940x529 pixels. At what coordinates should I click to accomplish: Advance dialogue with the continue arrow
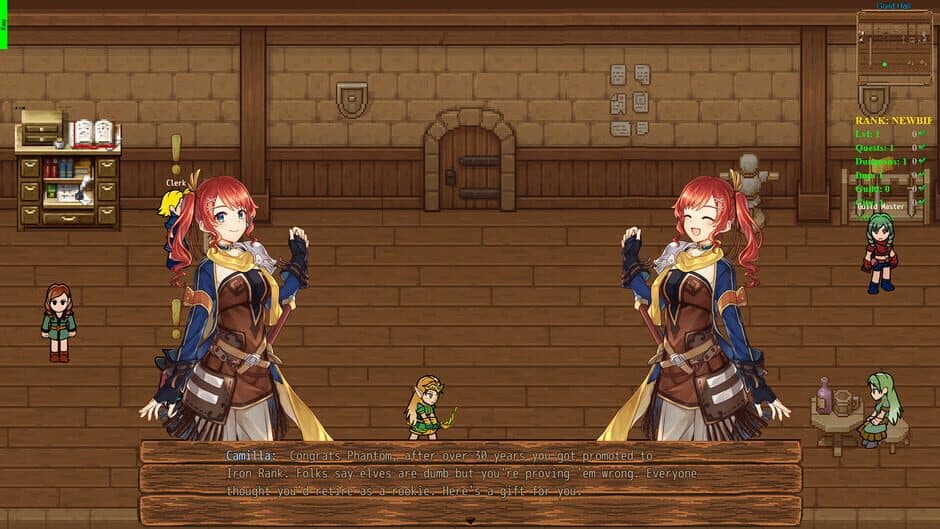click(470, 521)
